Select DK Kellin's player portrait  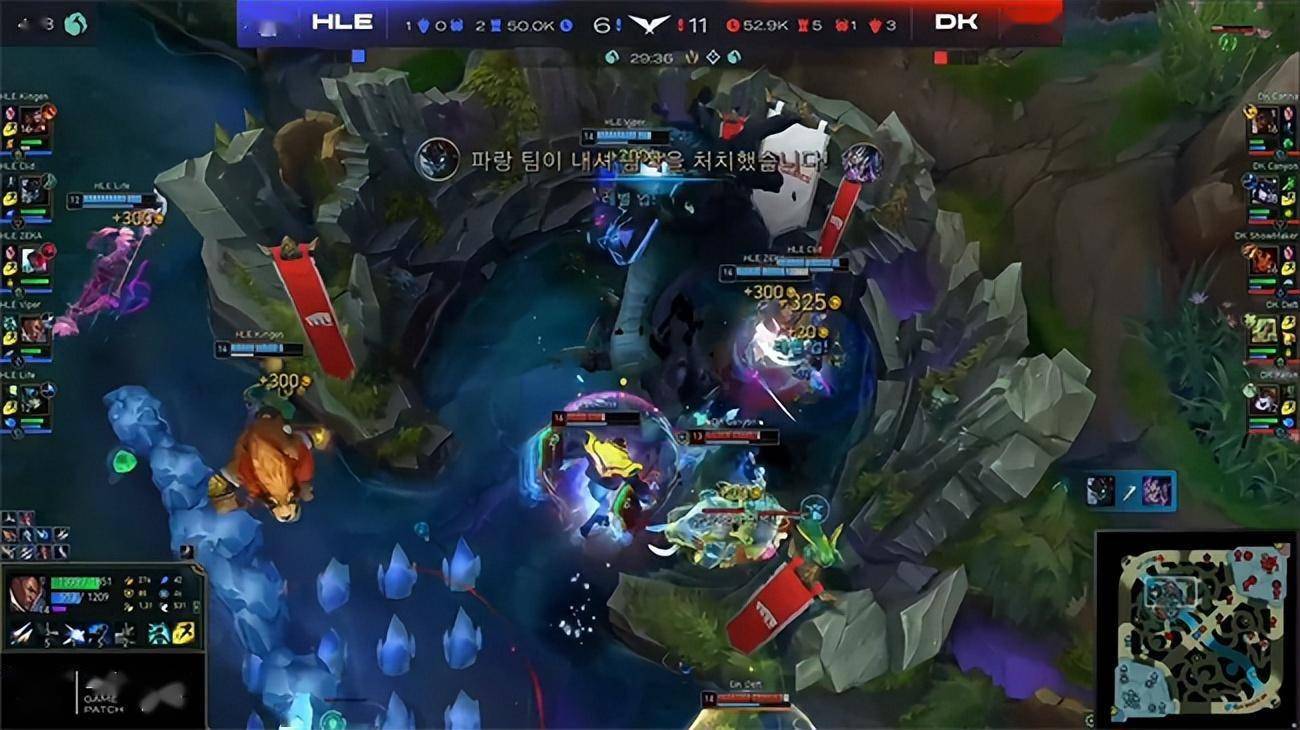[1266, 399]
